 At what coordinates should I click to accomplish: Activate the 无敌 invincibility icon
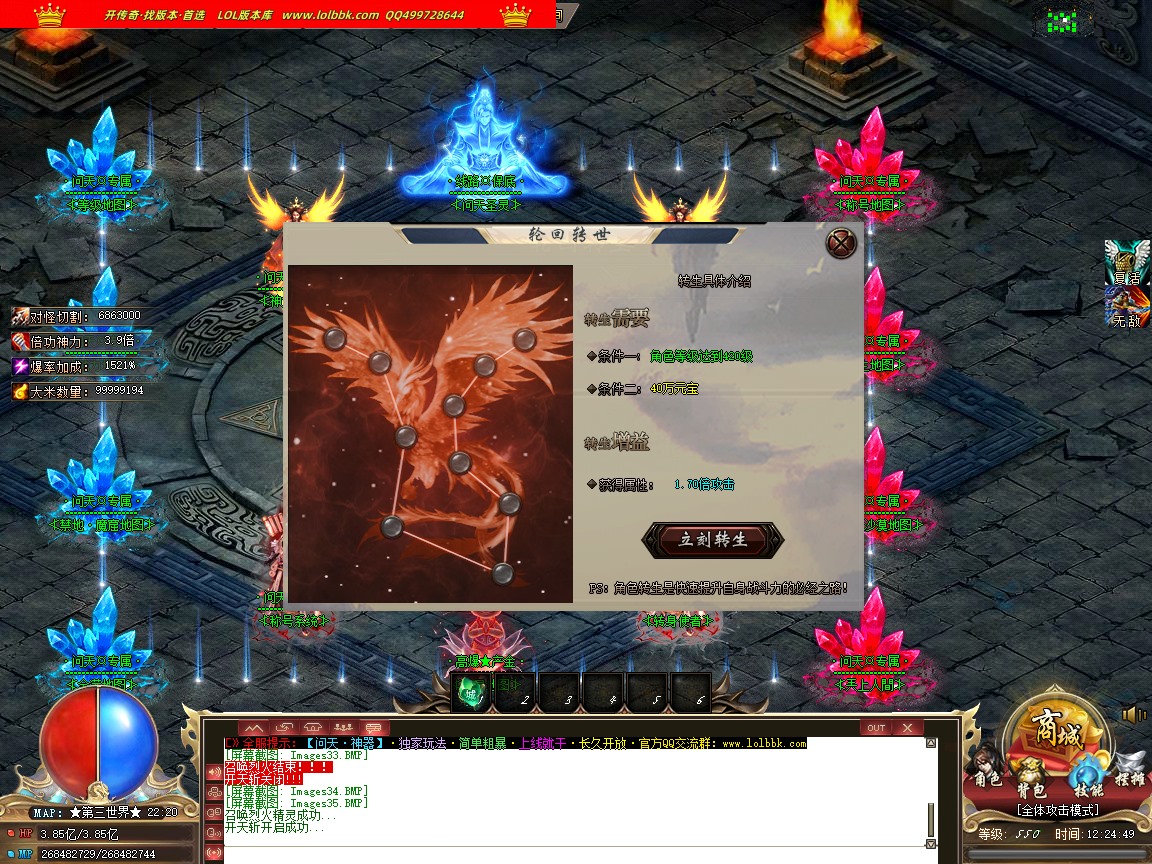click(1127, 307)
